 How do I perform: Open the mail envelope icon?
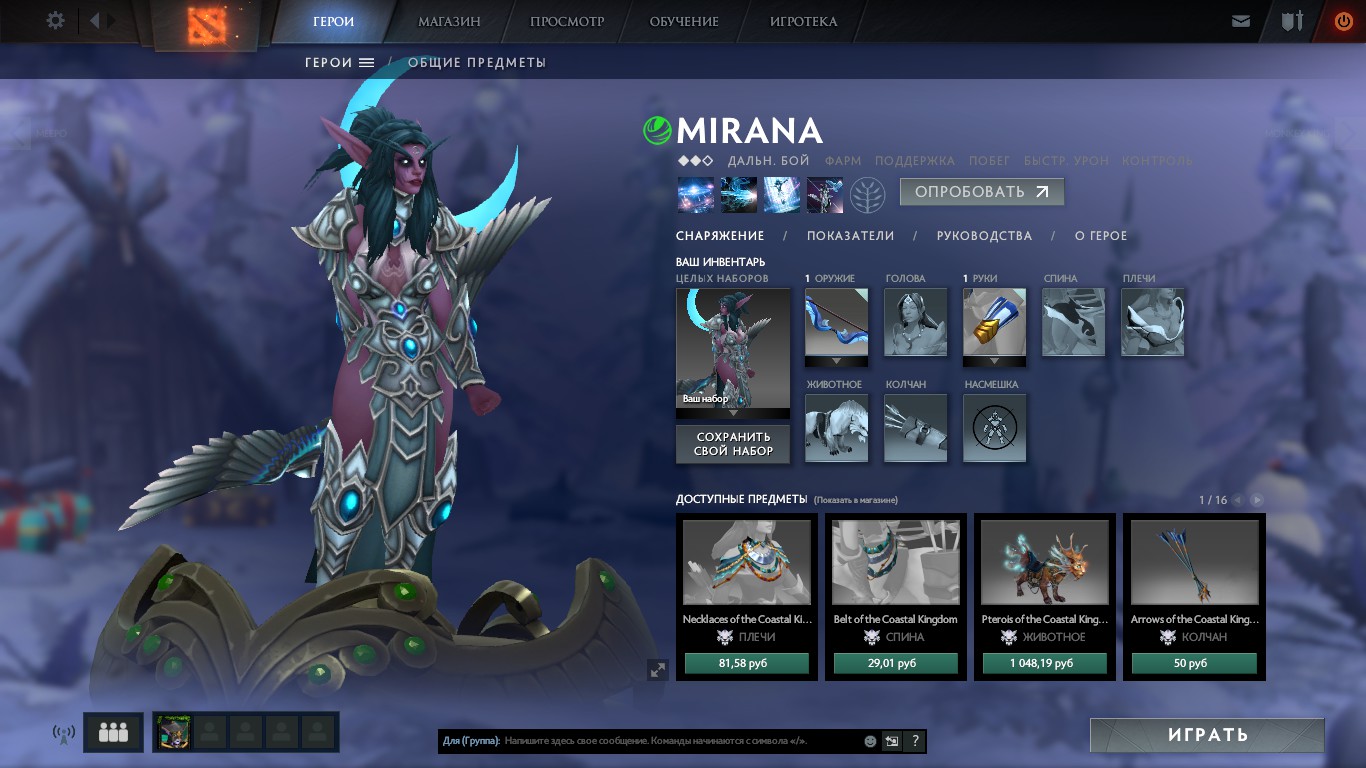coord(1241,20)
